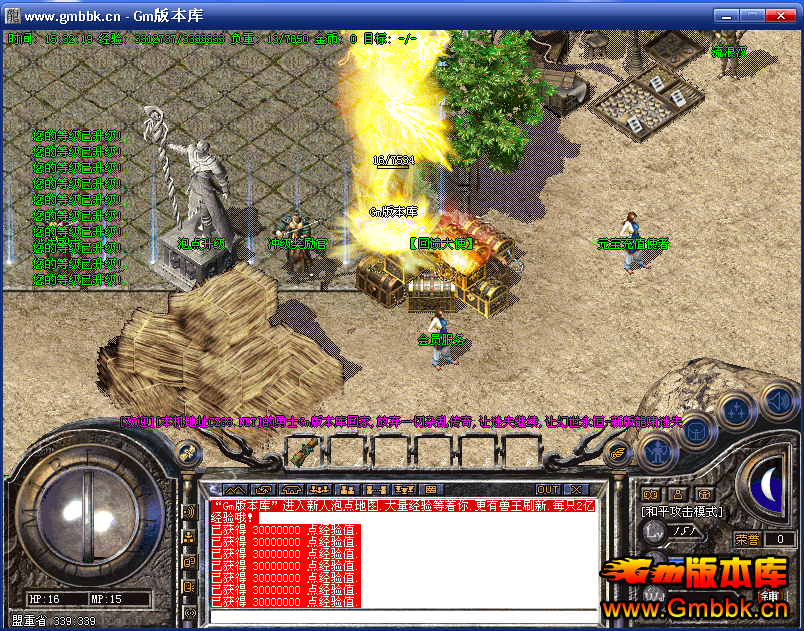Click the crossed-tools orb left of the belt
Viewport: 804px width, 631px height.
[x=186, y=453]
